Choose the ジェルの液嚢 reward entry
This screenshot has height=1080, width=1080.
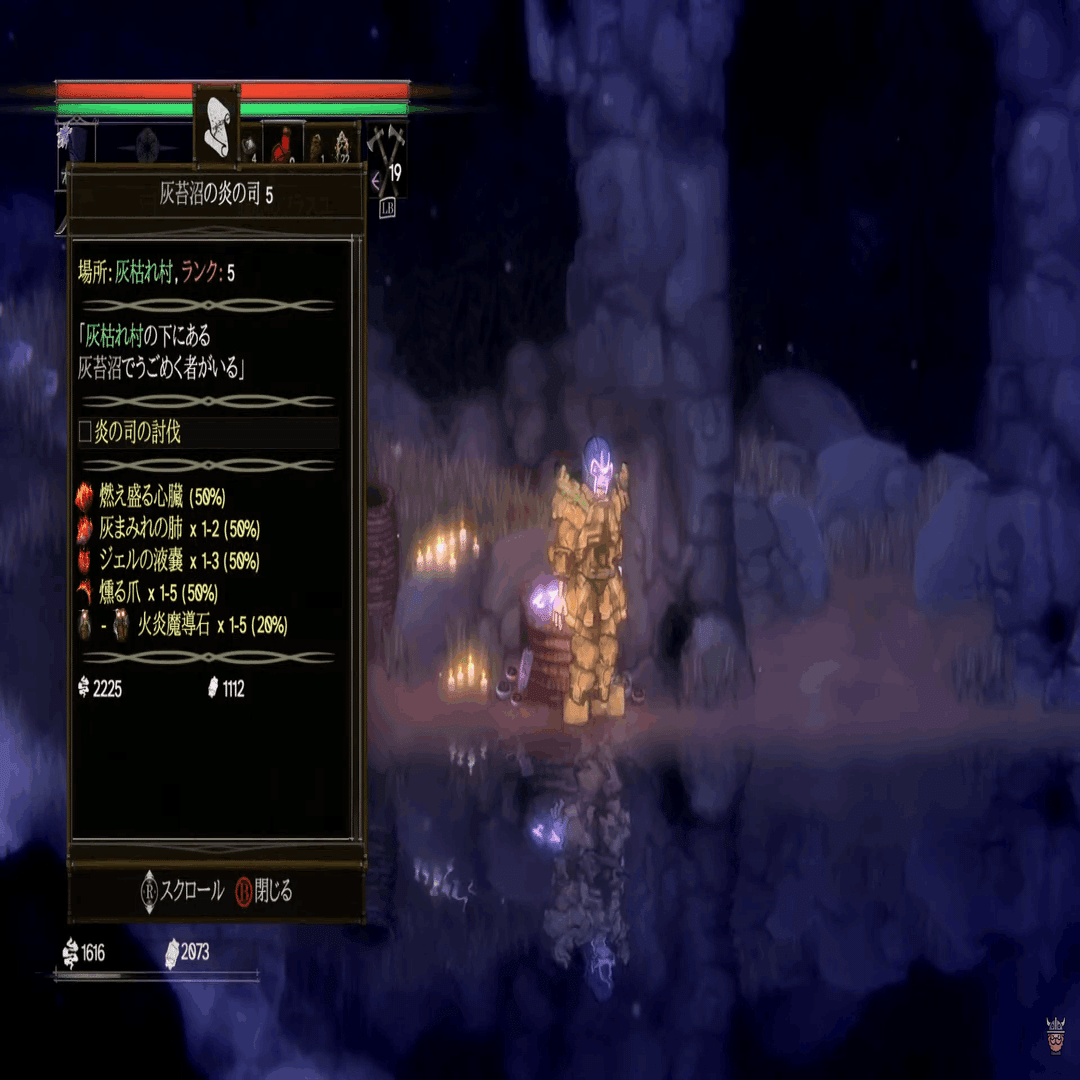click(x=168, y=561)
